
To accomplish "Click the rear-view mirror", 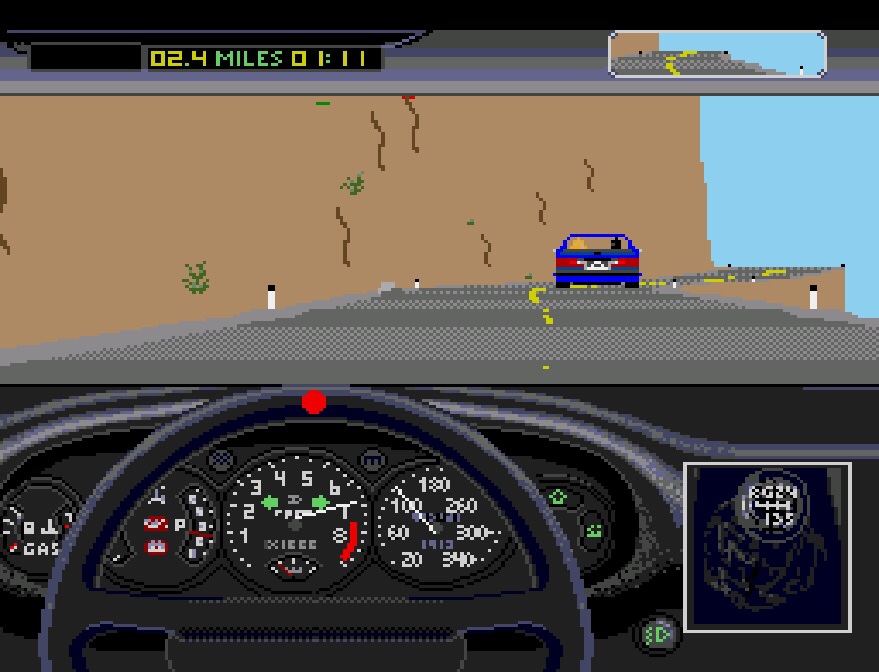I will click(717, 54).
